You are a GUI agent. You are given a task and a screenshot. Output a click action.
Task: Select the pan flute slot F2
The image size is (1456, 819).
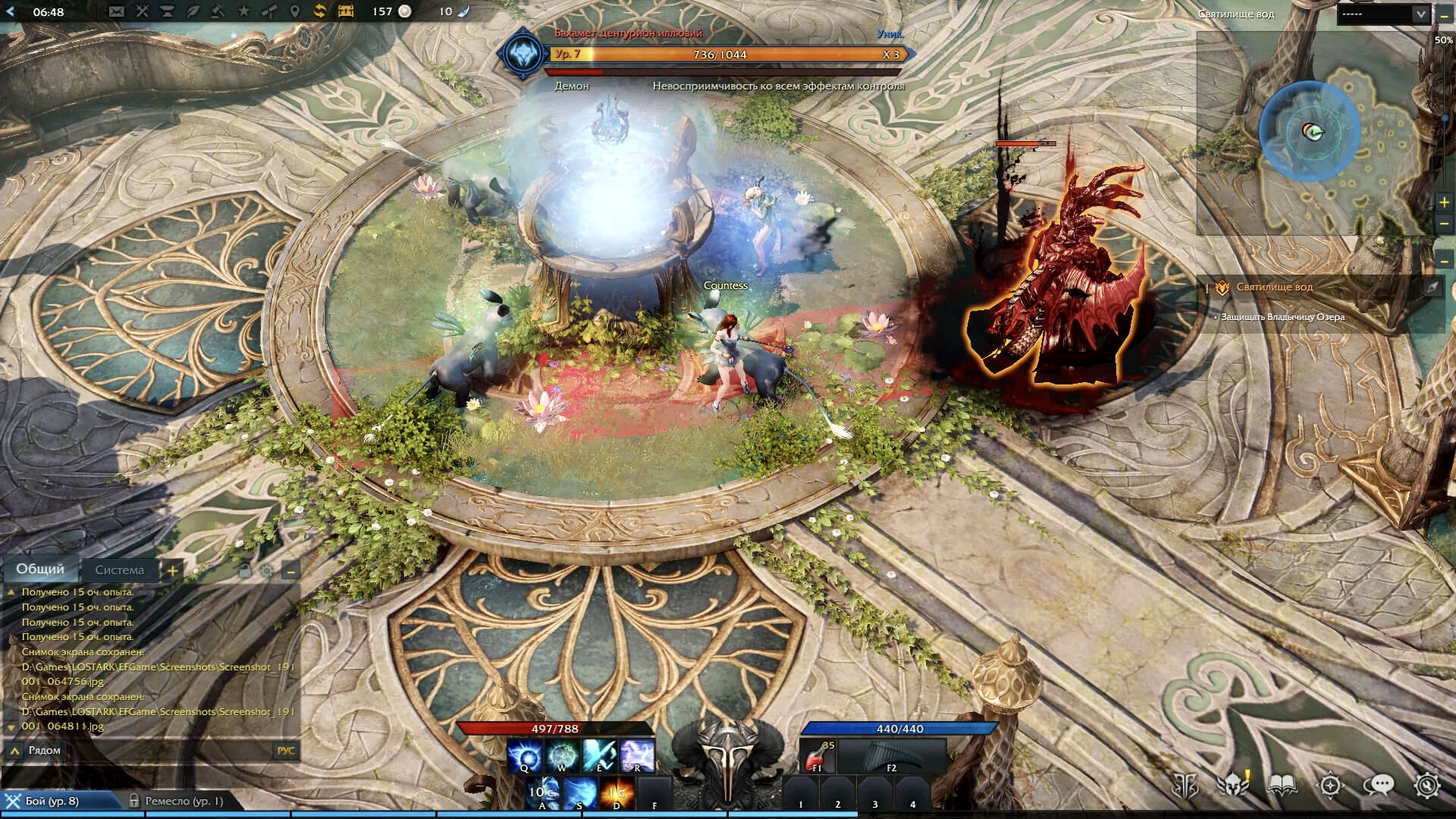click(891, 756)
